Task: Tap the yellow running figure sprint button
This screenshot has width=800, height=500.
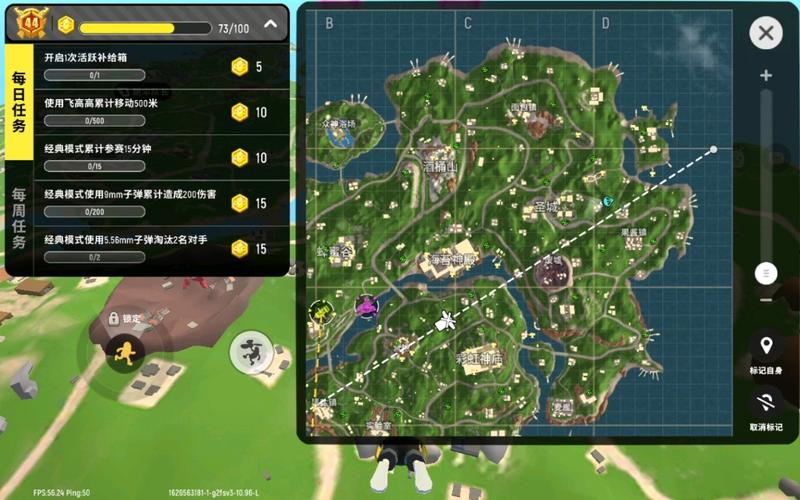Action: point(126,352)
